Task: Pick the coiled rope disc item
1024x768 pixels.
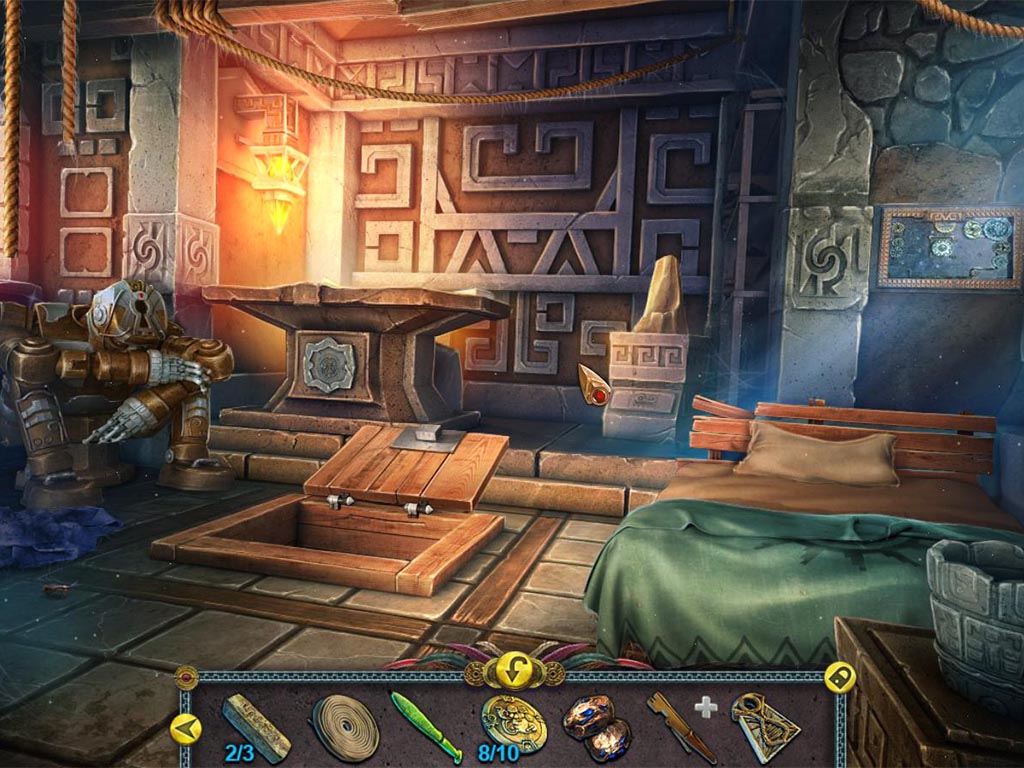Action: point(345,727)
